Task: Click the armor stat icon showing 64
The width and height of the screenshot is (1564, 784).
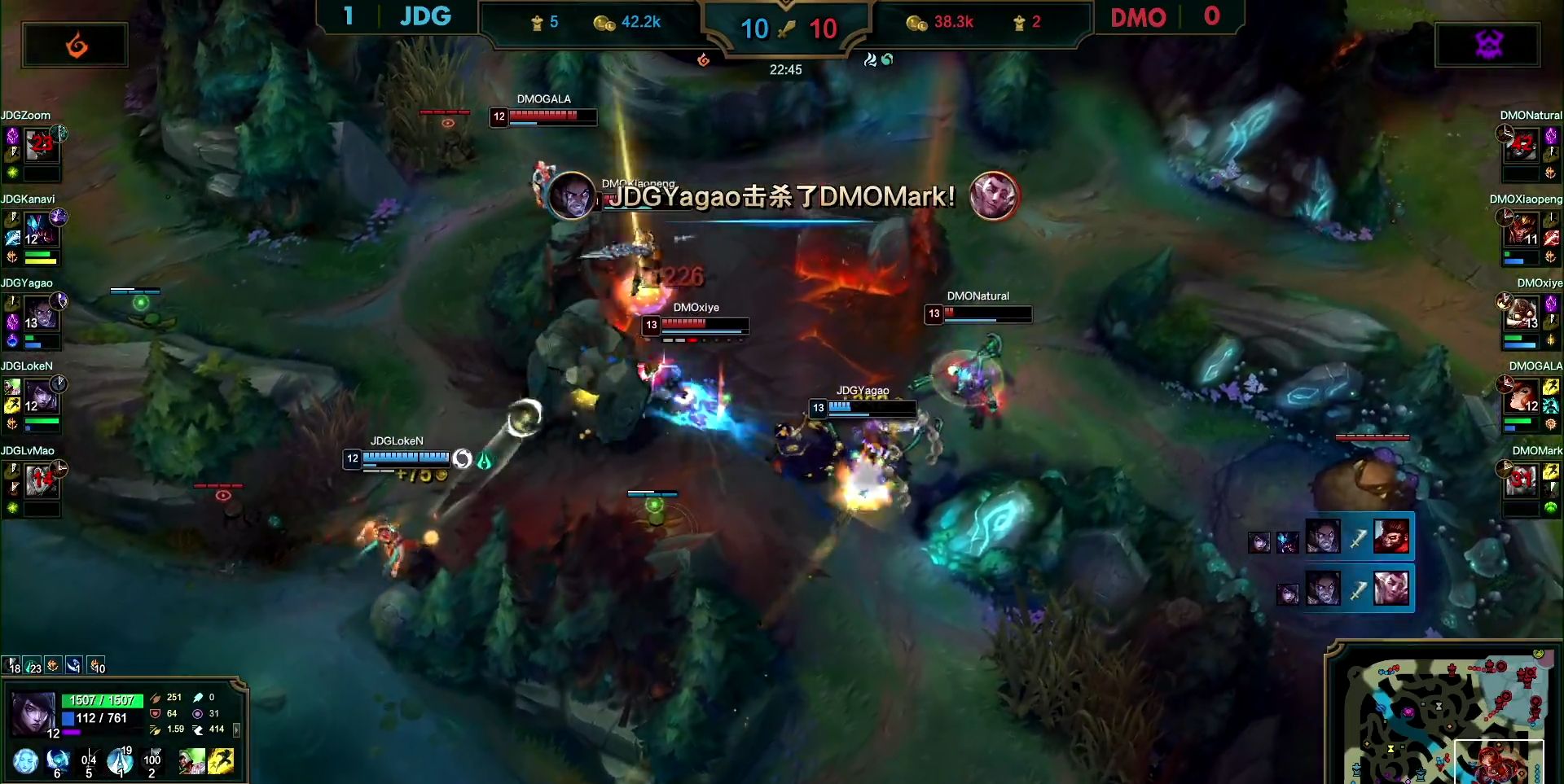Action: pos(155,714)
